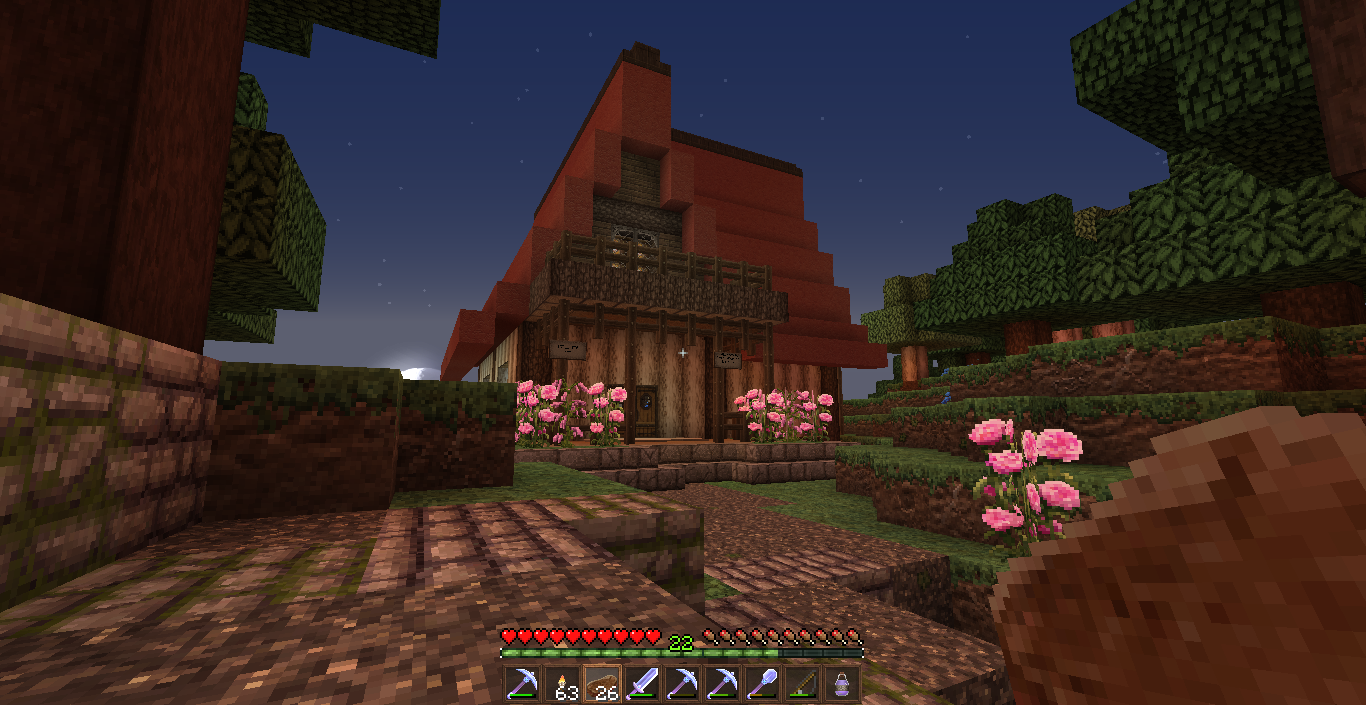Select the pickaxe right of the sword

click(682, 684)
